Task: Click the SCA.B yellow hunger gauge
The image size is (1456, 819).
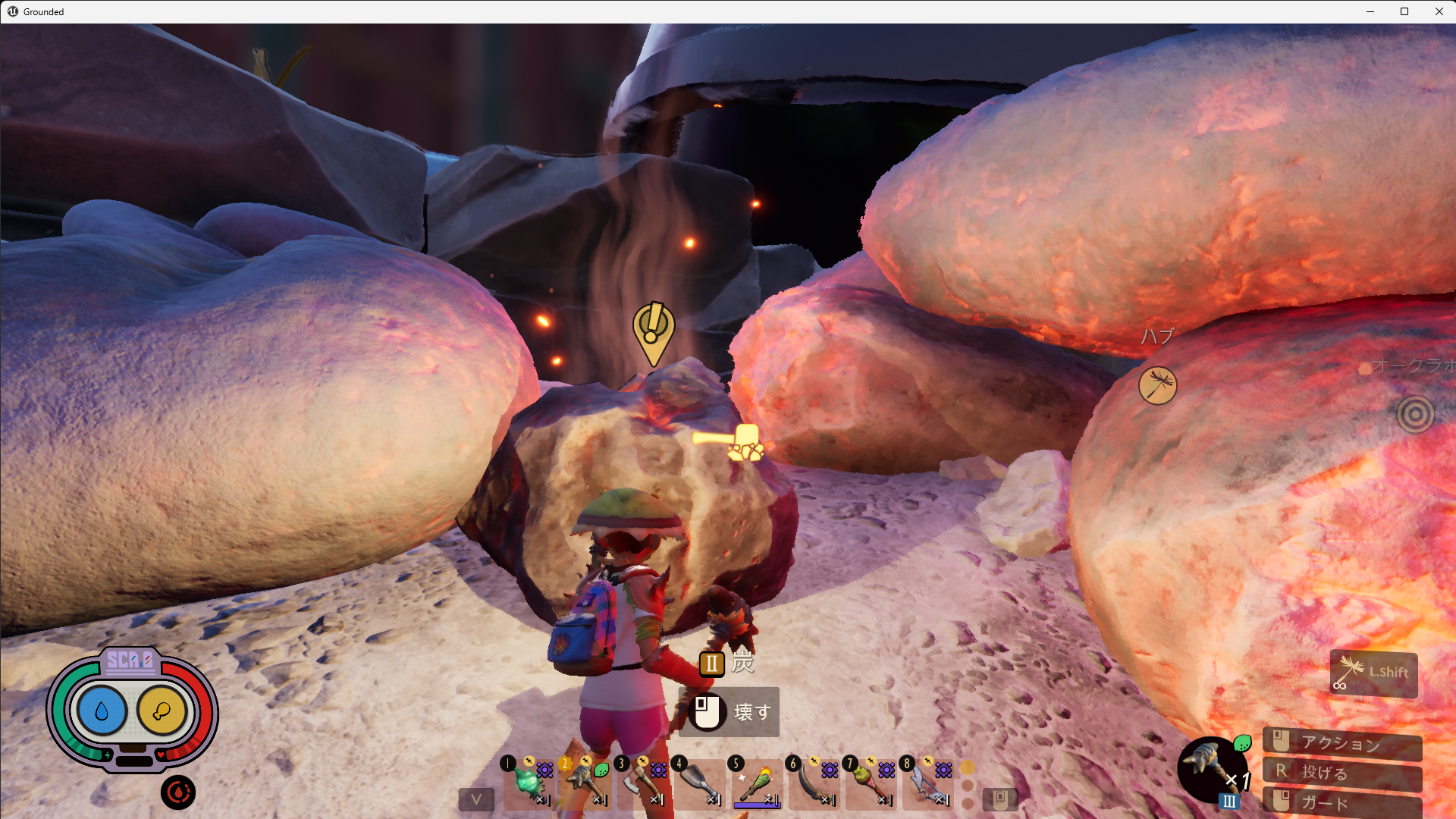Action: (162, 711)
